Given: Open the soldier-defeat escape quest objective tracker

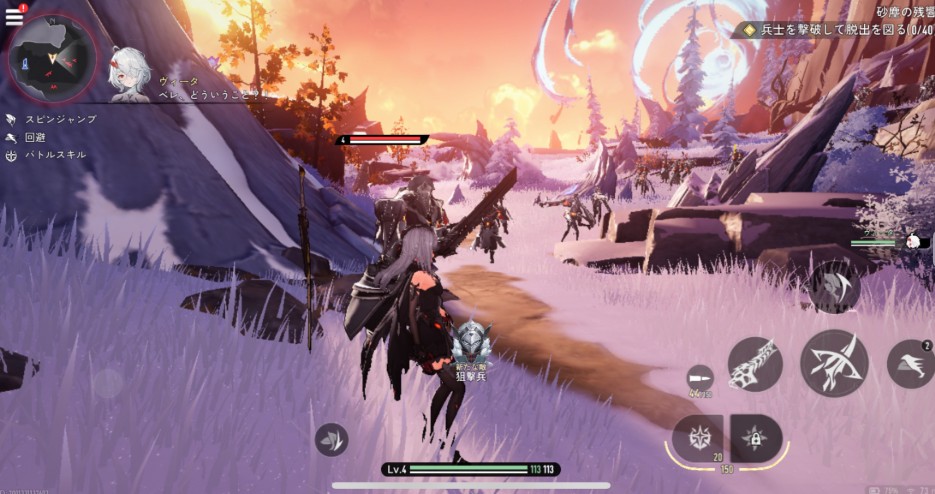Looking at the screenshot, I should coord(835,30).
